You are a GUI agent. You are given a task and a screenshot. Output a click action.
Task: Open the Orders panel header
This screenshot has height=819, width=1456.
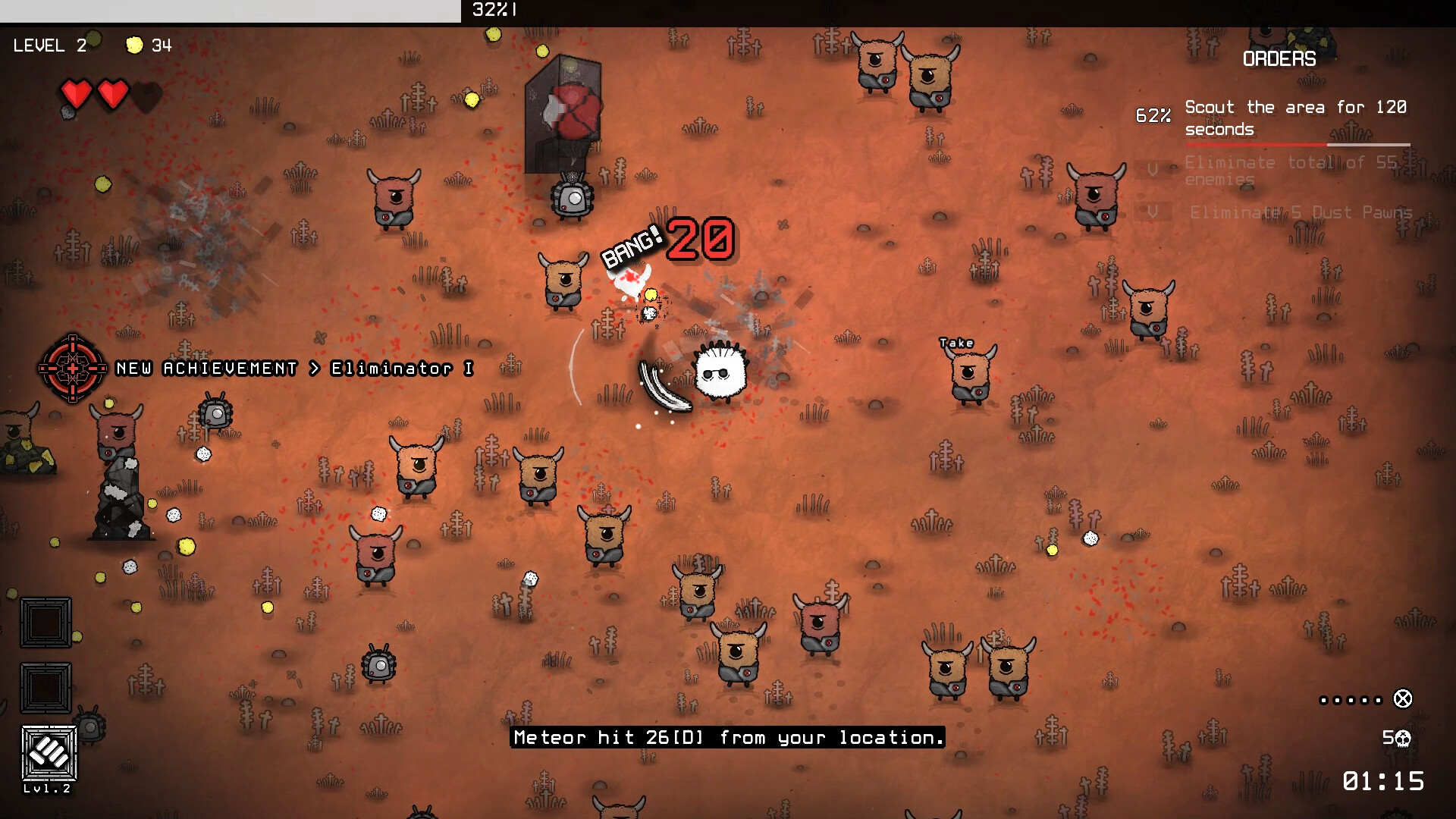(x=1279, y=59)
